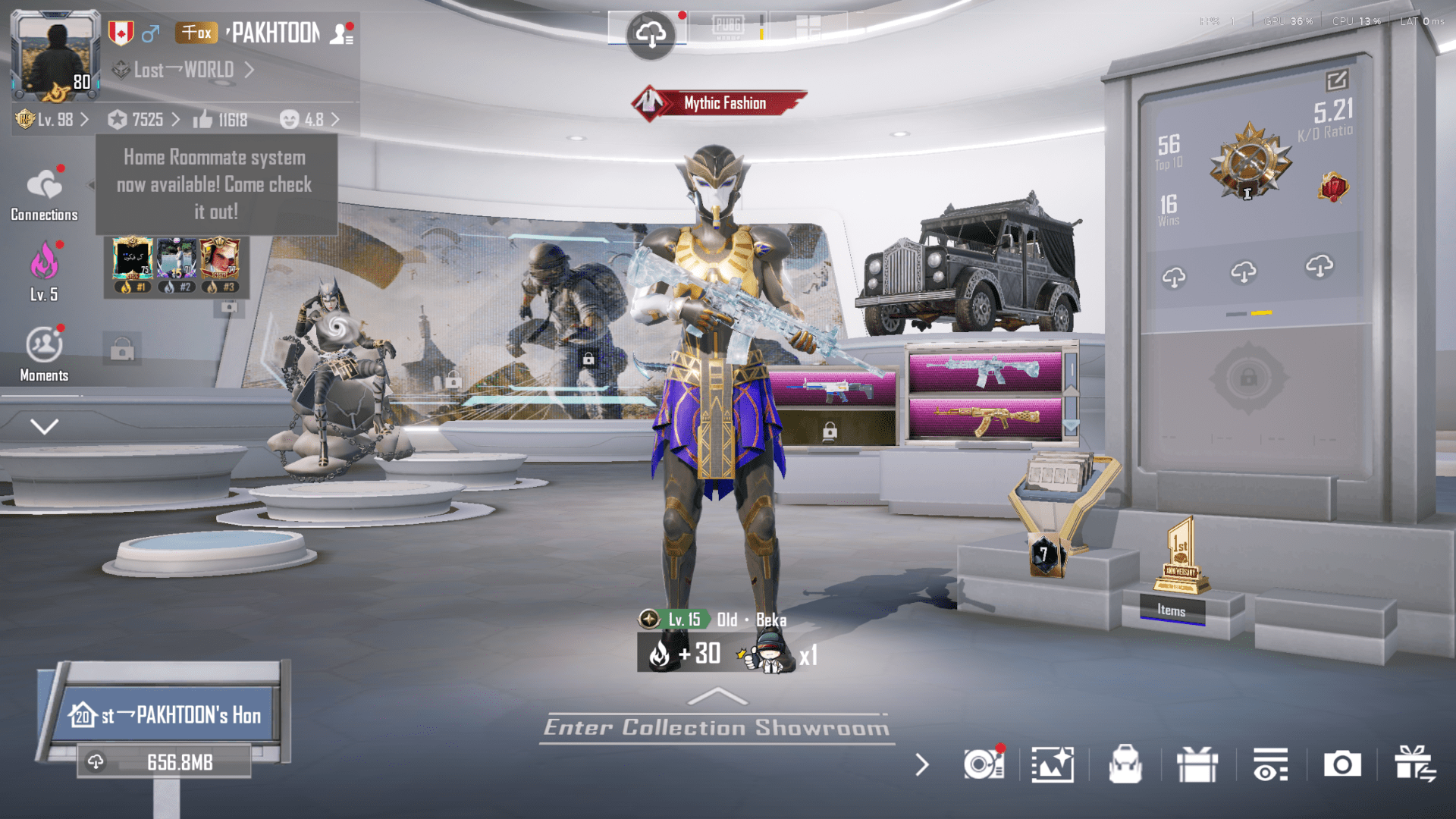Open the music player icon in bottom toolbar
This screenshot has width=1456, height=819.
coord(984,765)
